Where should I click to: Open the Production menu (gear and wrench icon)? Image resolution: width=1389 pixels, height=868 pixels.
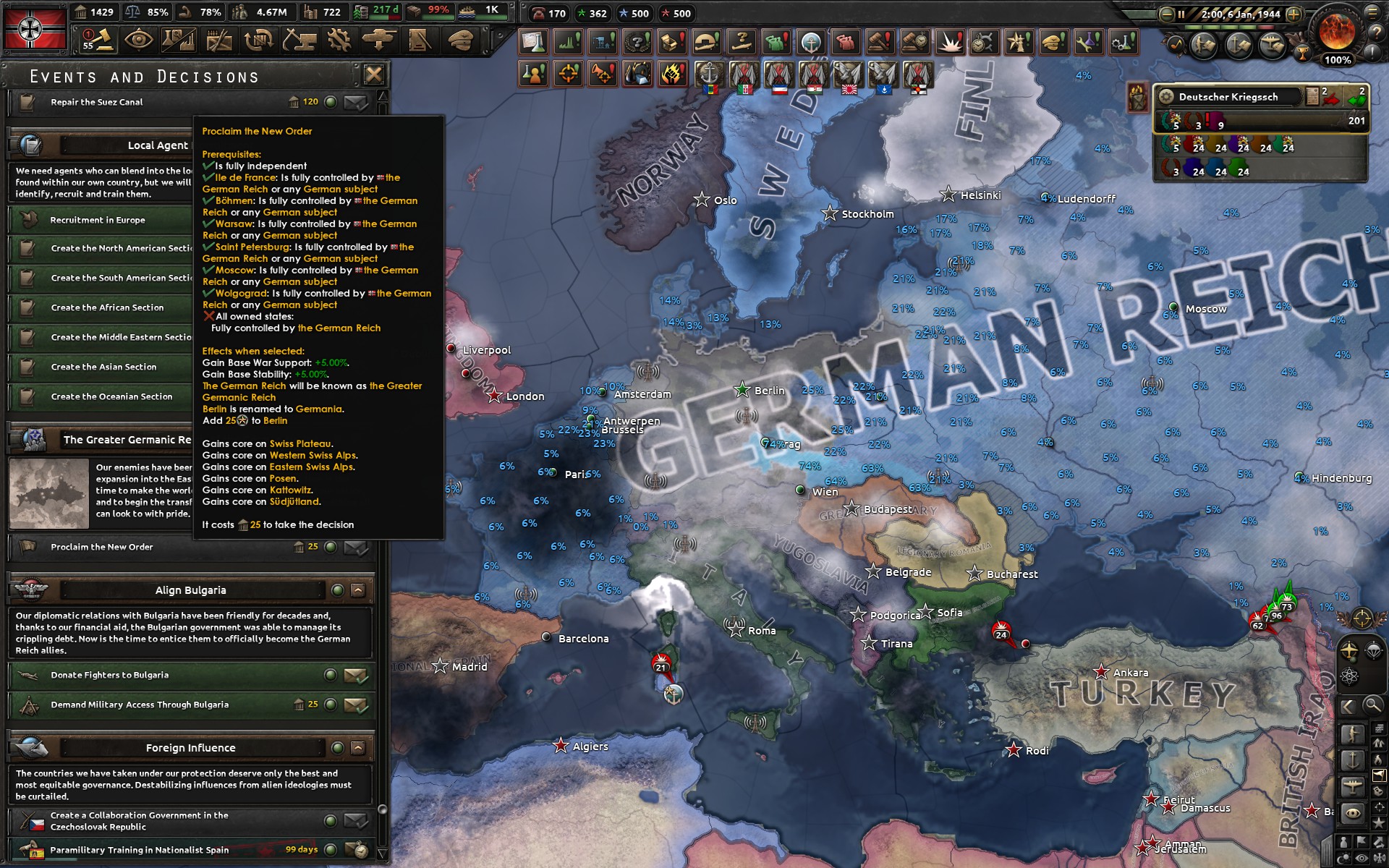(x=341, y=41)
